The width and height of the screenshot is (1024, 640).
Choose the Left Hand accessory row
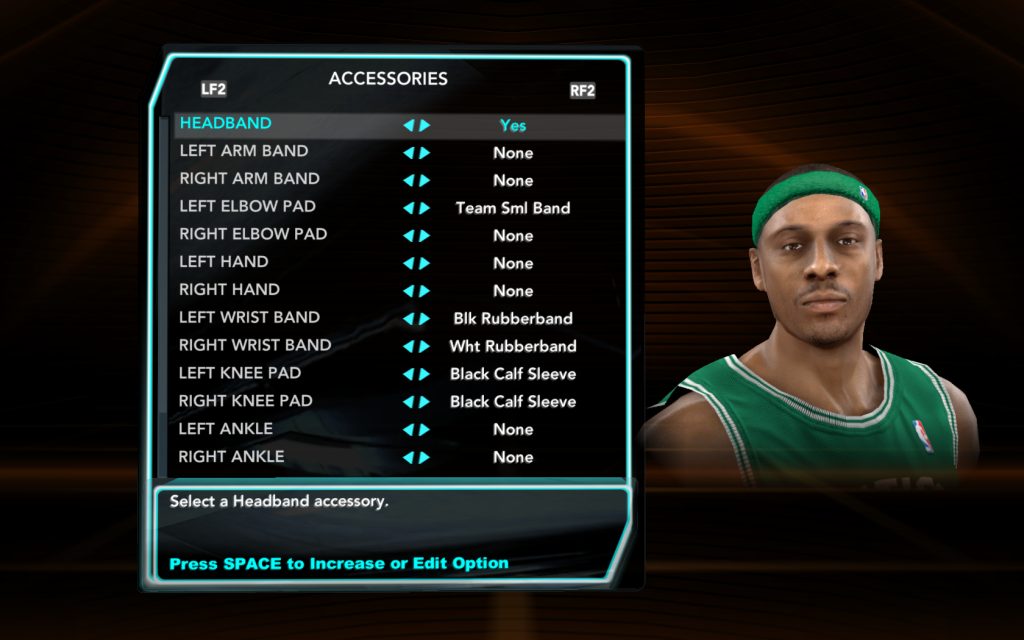click(x=224, y=262)
